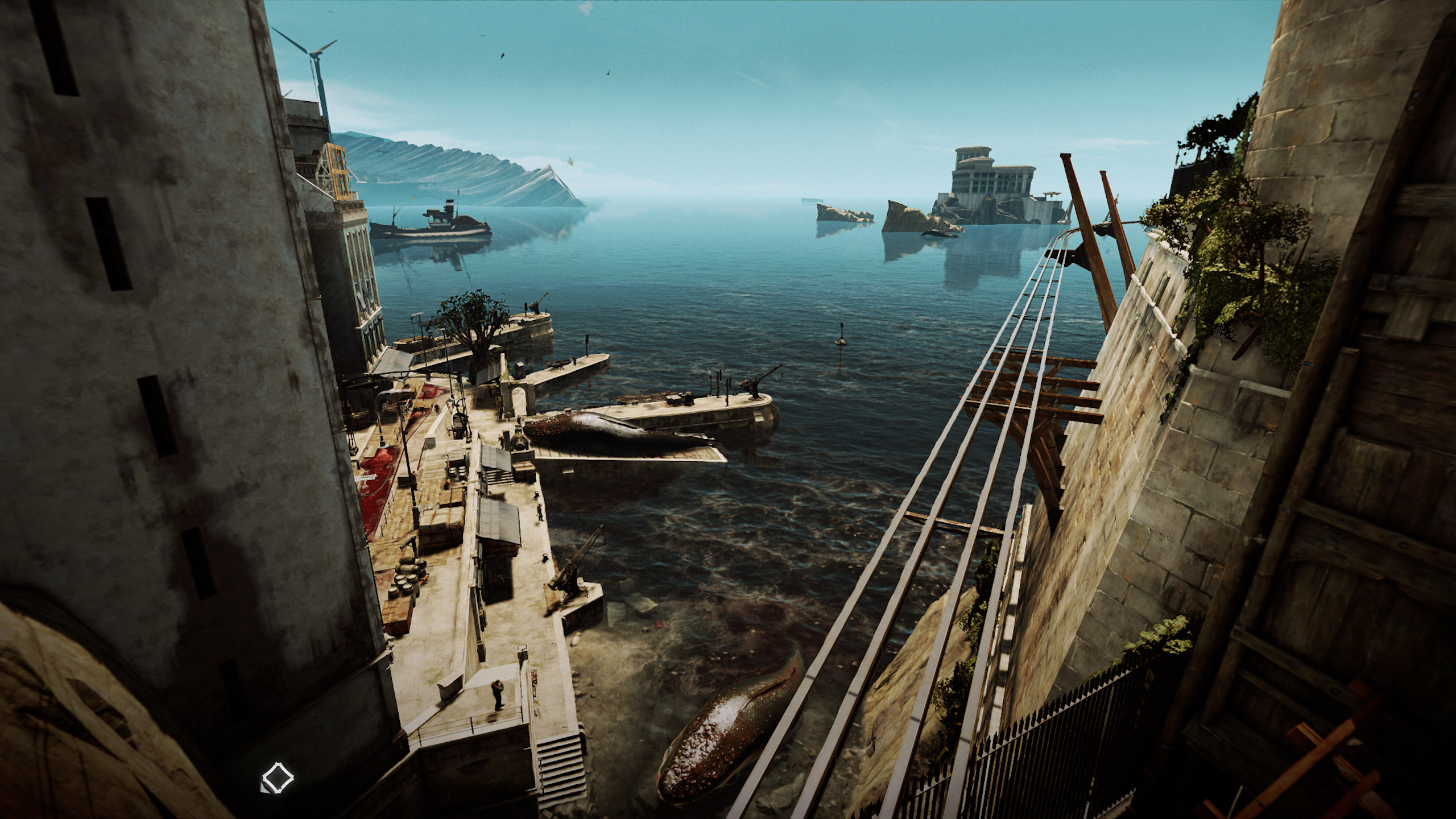This screenshot has height=819, width=1456.
Task: Click the white diamond objective marker icon
Action: (x=277, y=776)
